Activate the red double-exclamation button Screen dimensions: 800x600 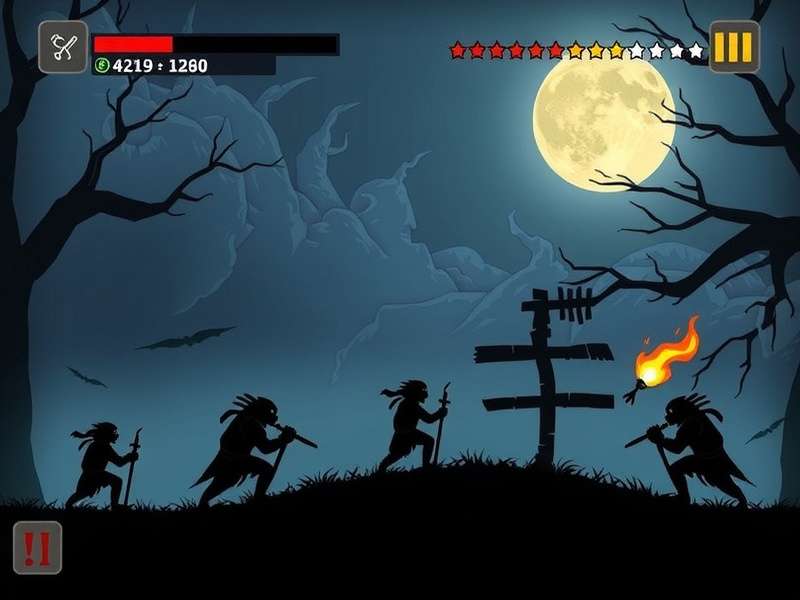[x=37, y=547]
